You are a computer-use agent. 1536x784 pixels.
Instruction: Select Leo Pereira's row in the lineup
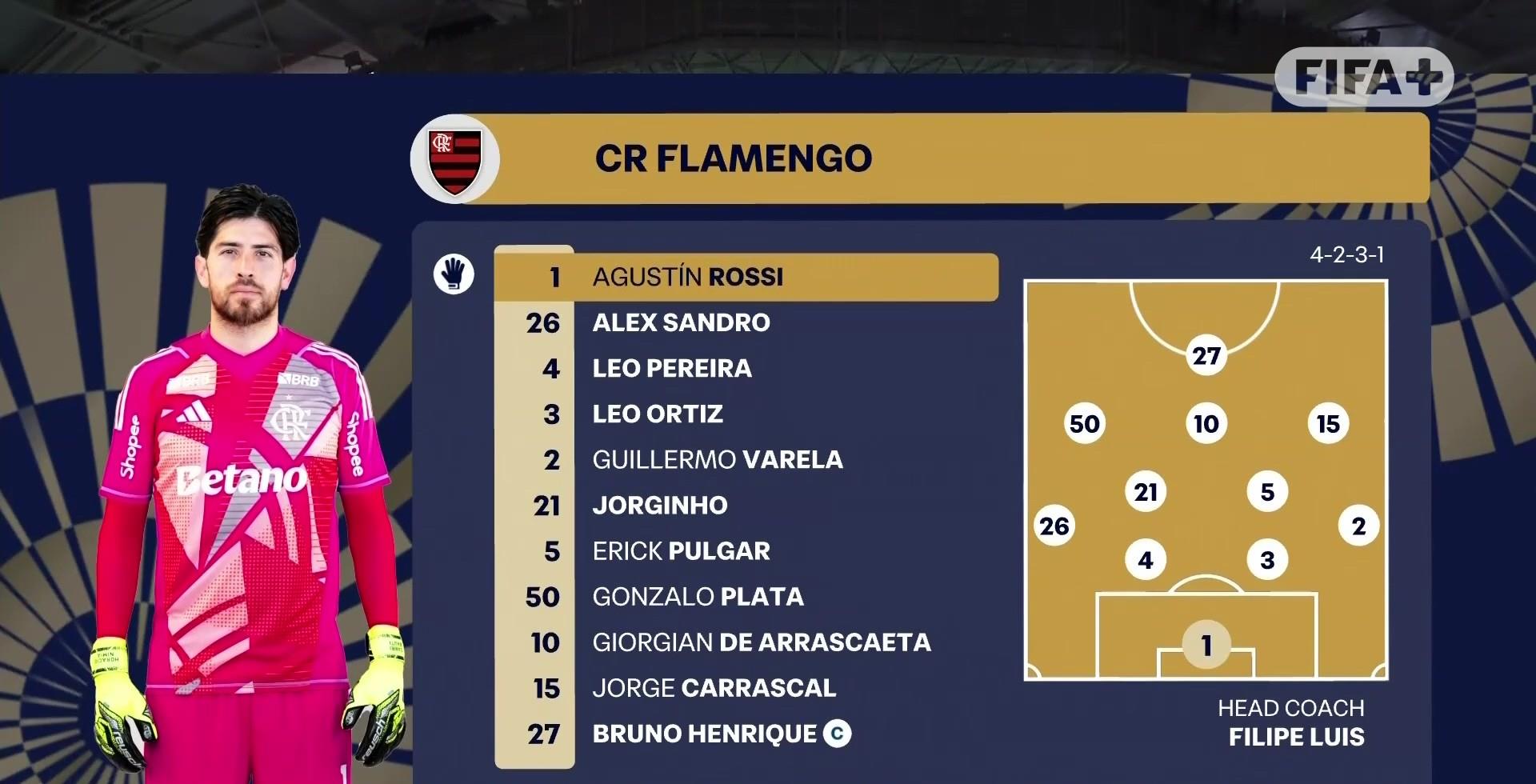click(x=671, y=368)
